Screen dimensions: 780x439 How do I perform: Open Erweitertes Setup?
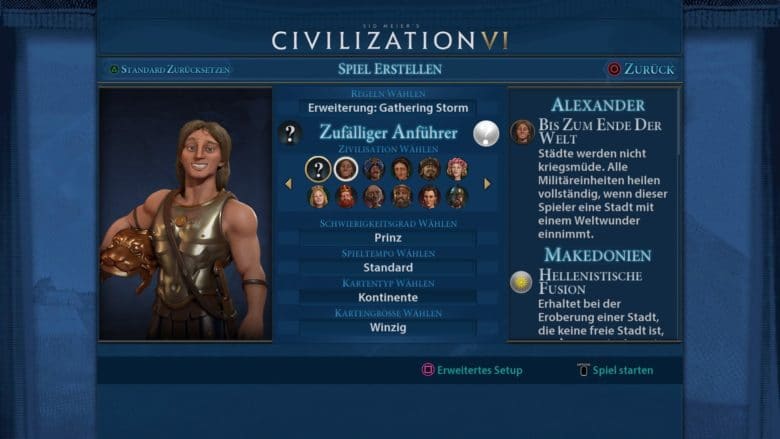coord(472,370)
